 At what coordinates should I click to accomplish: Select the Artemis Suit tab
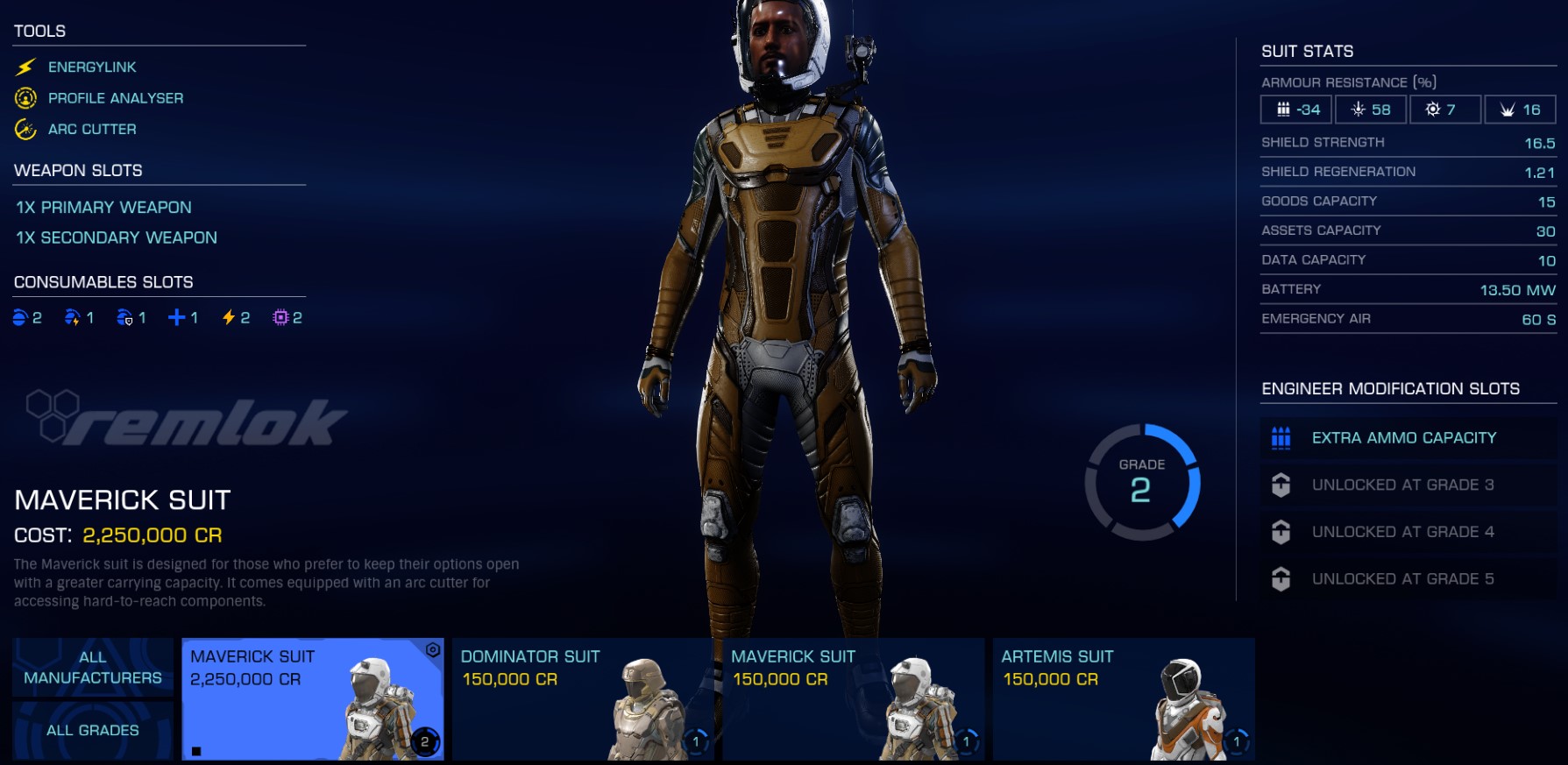tap(1125, 698)
